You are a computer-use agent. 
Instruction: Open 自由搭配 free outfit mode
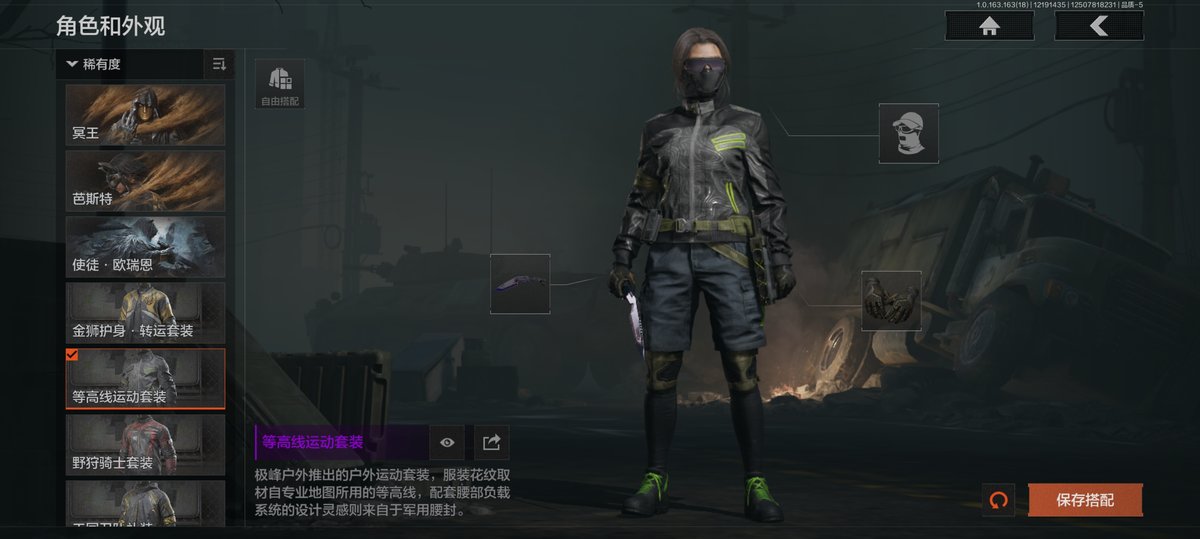click(280, 84)
